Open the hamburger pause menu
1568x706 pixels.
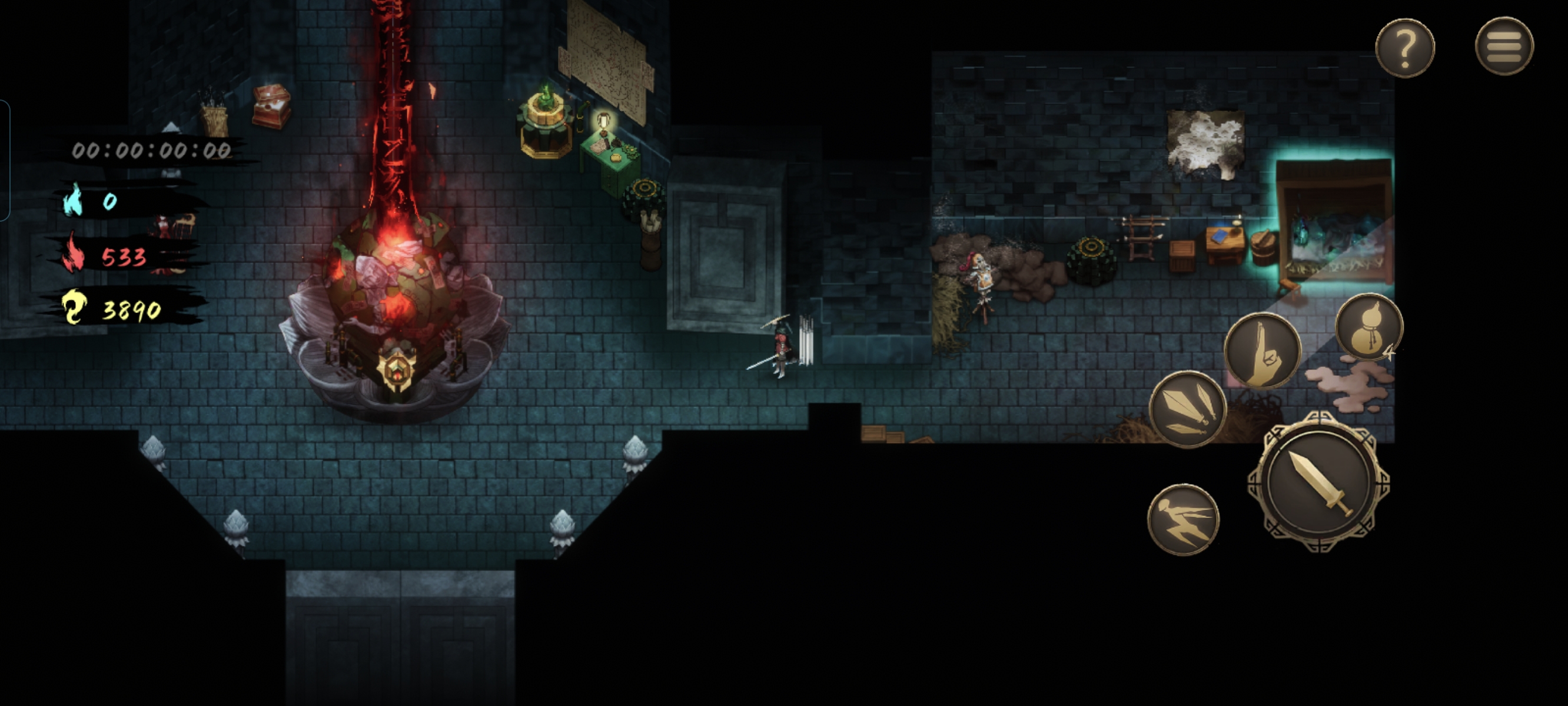pos(1504,46)
